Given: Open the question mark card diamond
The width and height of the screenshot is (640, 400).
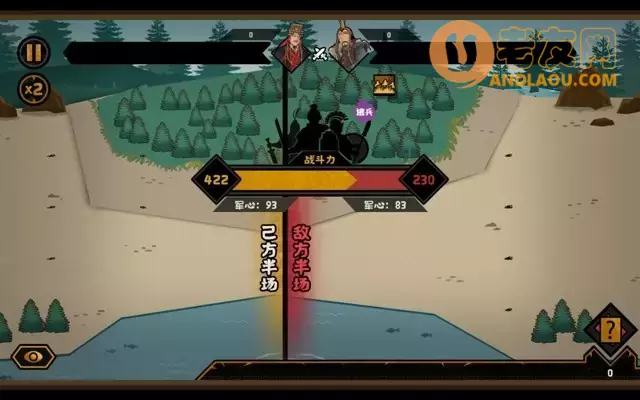Looking at the screenshot, I should pyautogui.click(x=605, y=329).
